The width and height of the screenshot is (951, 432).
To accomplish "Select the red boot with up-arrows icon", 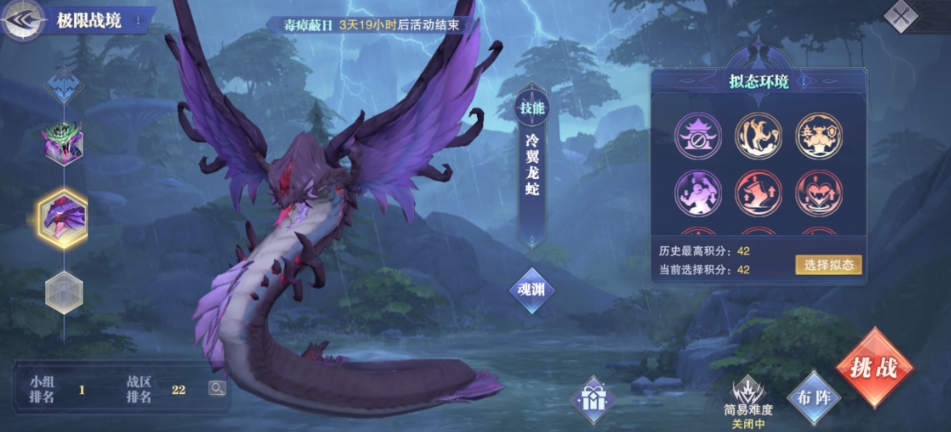I will tap(759, 193).
